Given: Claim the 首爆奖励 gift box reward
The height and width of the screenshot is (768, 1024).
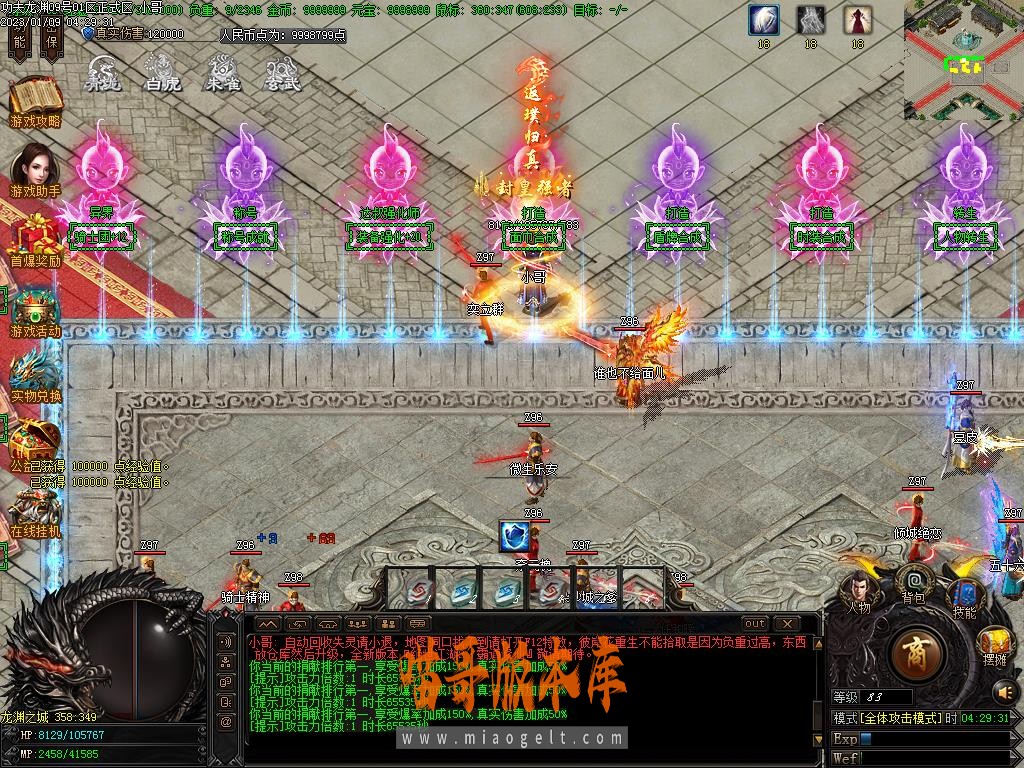Looking at the screenshot, I should [36, 238].
